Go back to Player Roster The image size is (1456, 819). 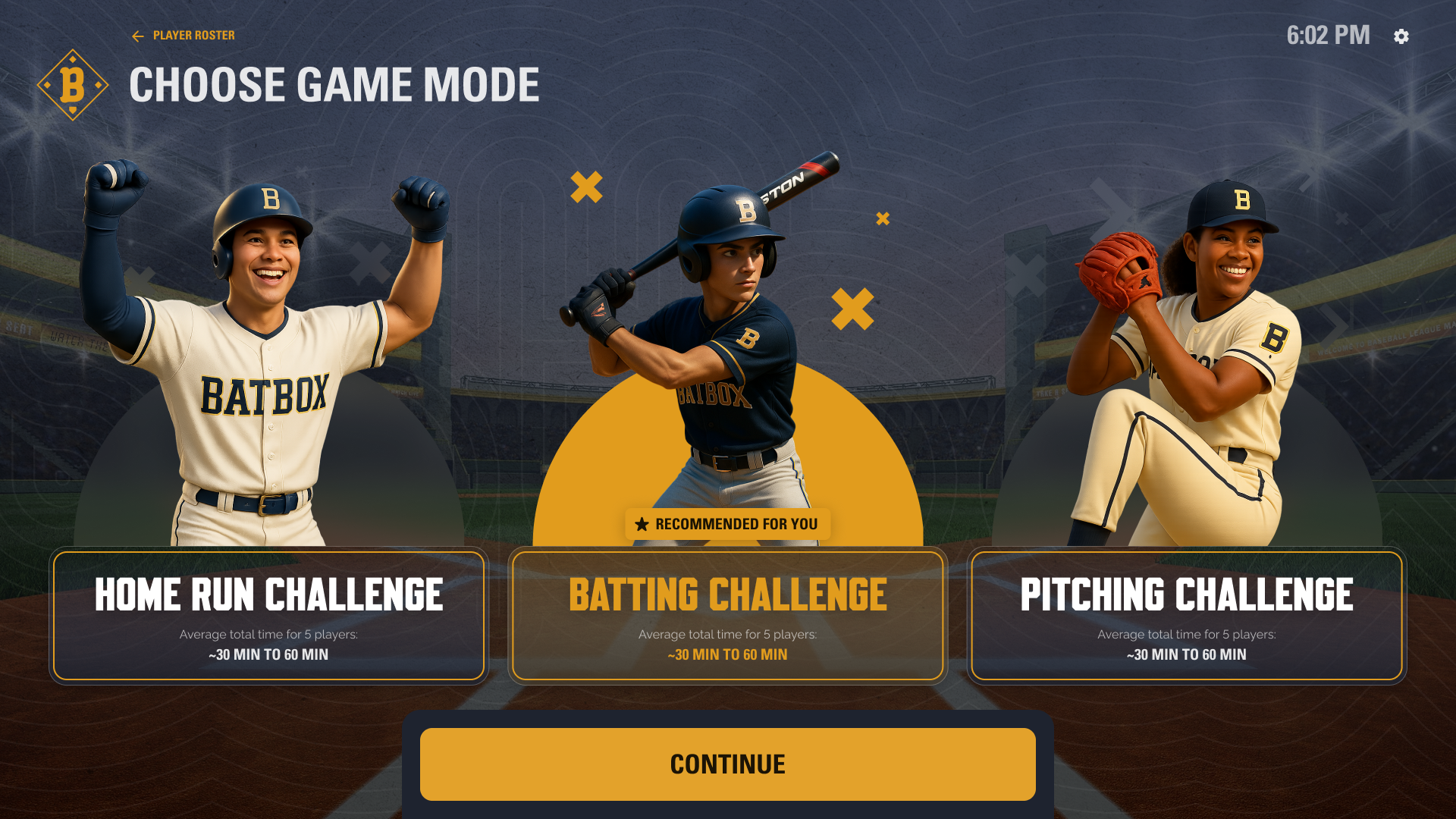pyautogui.click(x=184, y=36)
